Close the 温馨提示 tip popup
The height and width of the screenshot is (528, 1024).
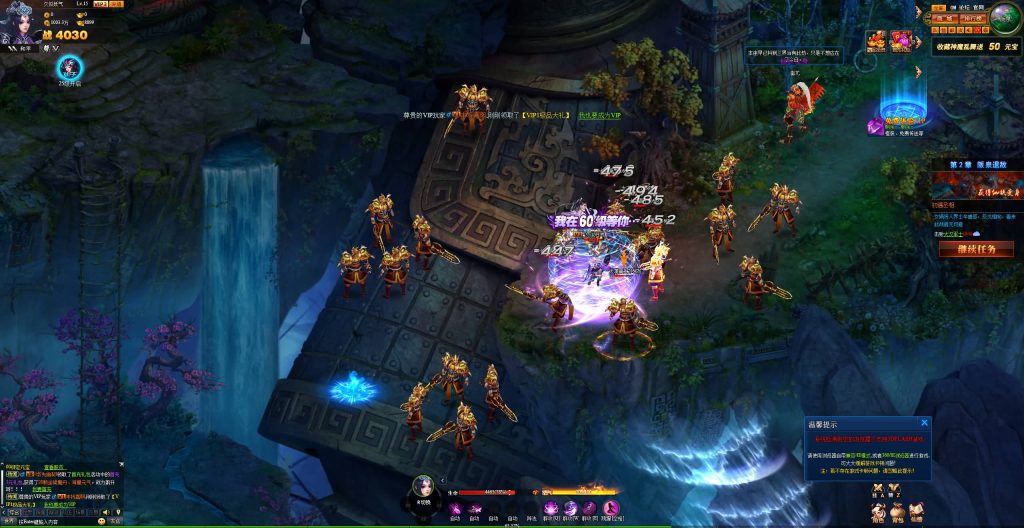click(924, 423)
